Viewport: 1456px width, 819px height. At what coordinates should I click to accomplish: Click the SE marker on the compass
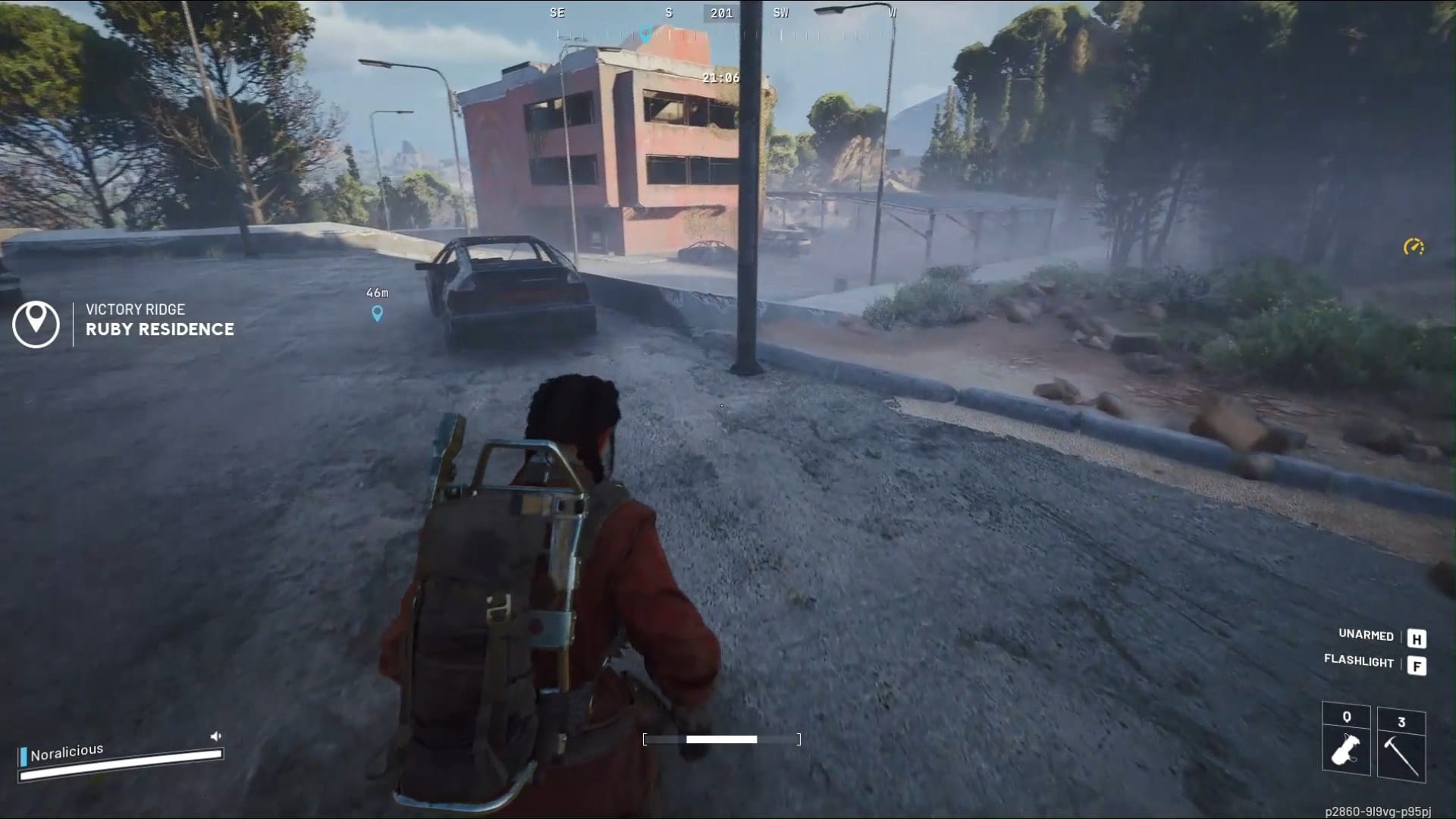[556, 12]
